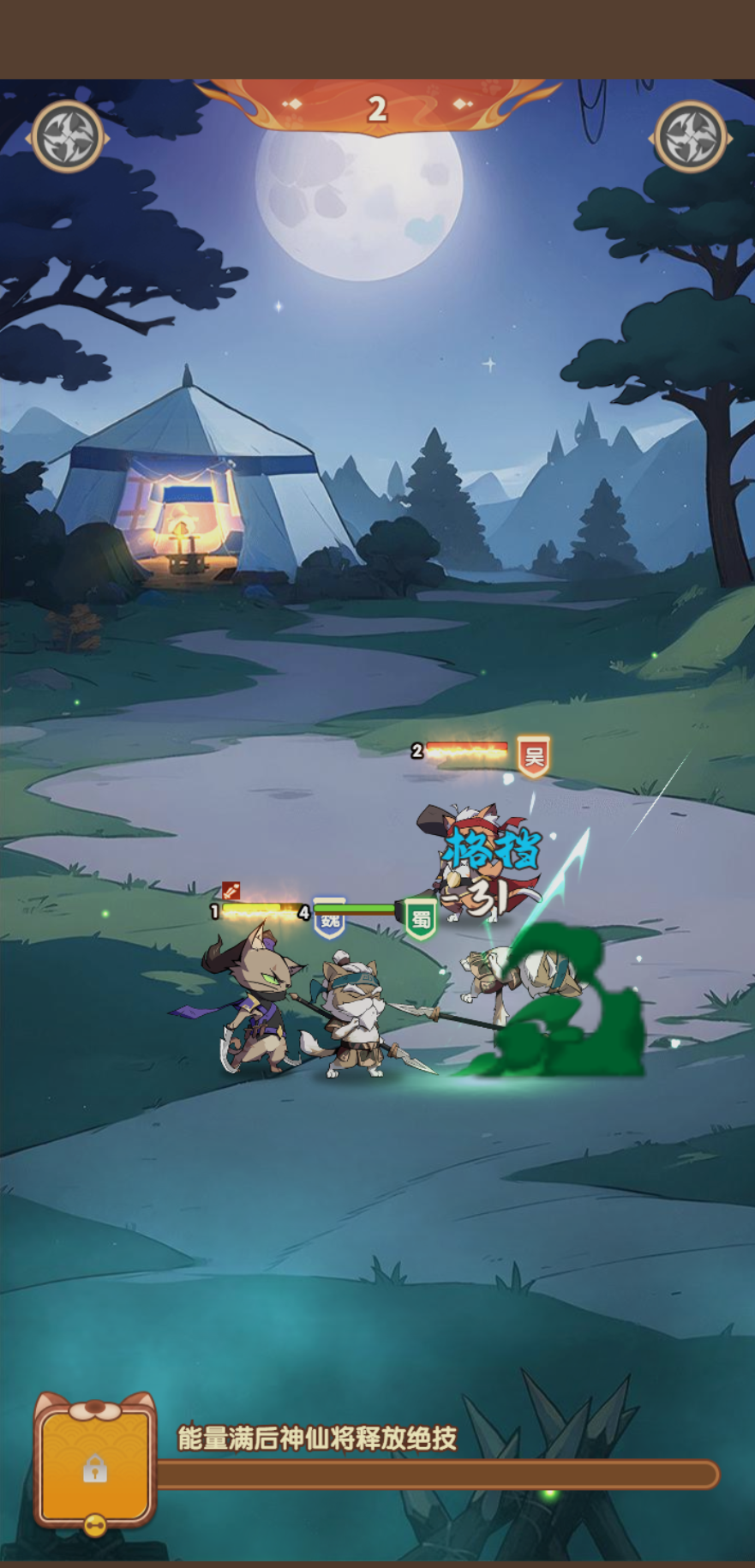The width and height of the screenshot is (755, 1568).
Task: Tap the top-right shuriken emblem button
Action: point(690,137)
